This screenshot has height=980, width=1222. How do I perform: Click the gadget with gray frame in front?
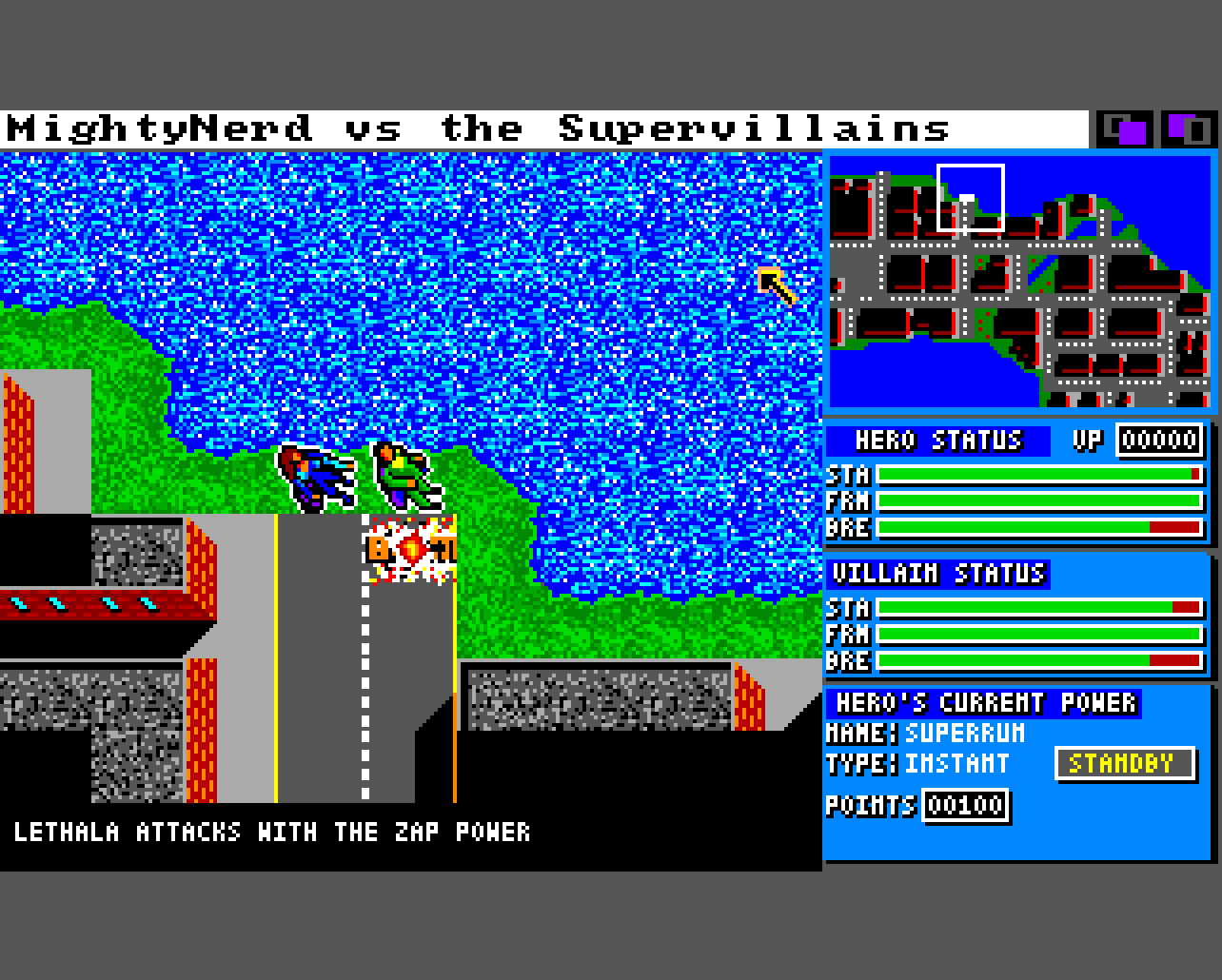(1187, 129)
